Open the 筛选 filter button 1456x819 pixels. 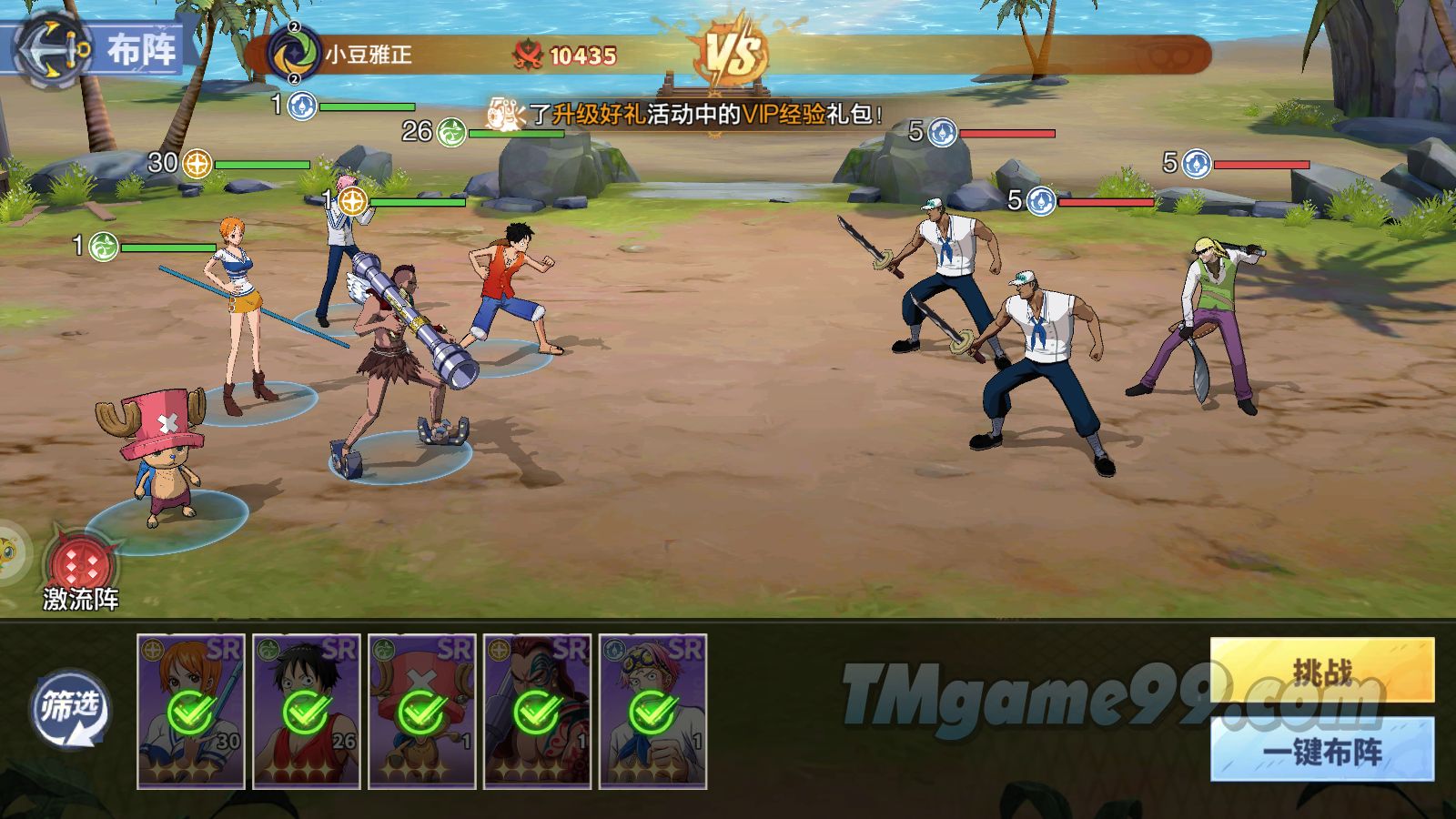point(69,709)
